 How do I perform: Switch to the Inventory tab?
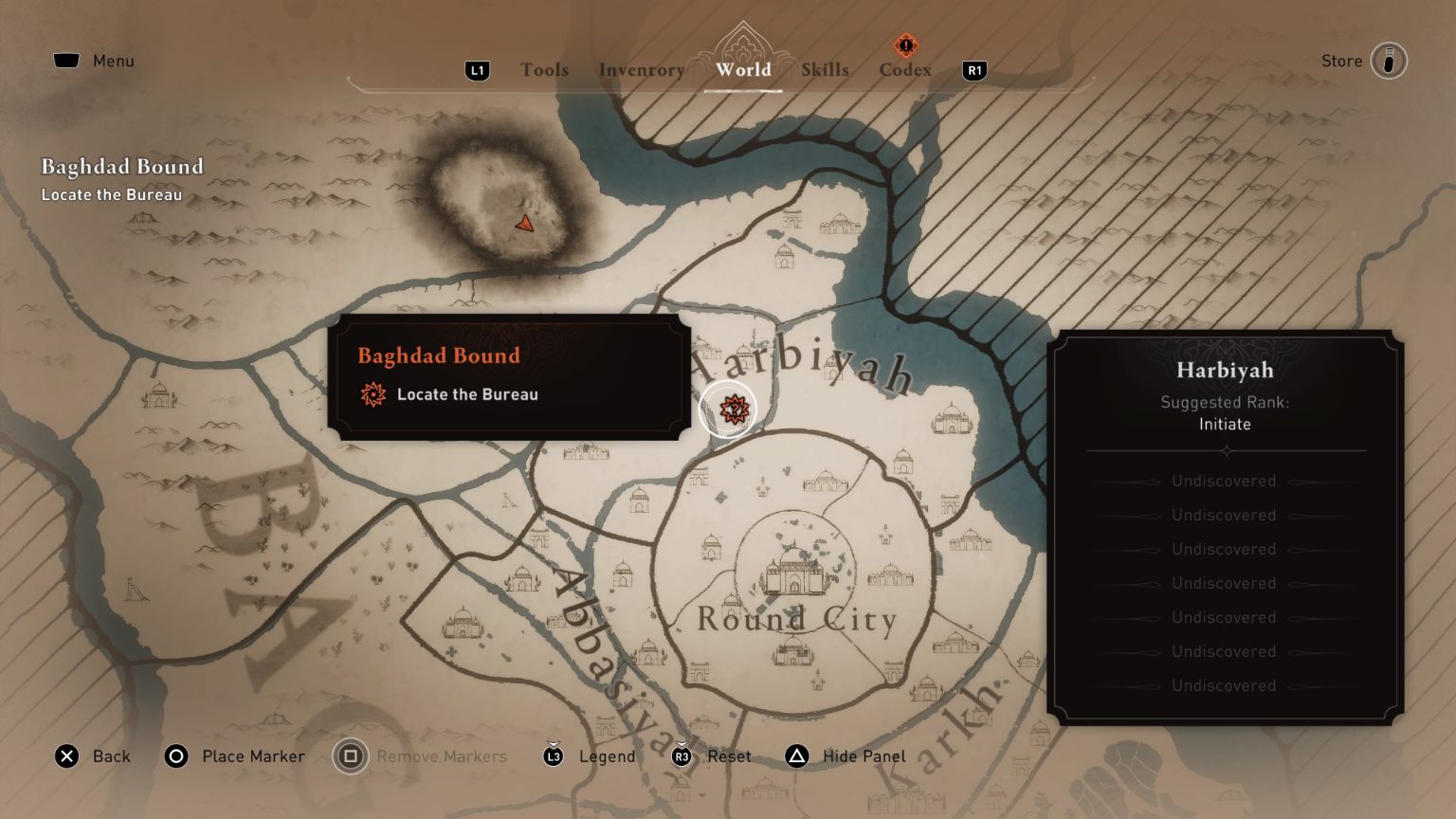tap(641, 69)
